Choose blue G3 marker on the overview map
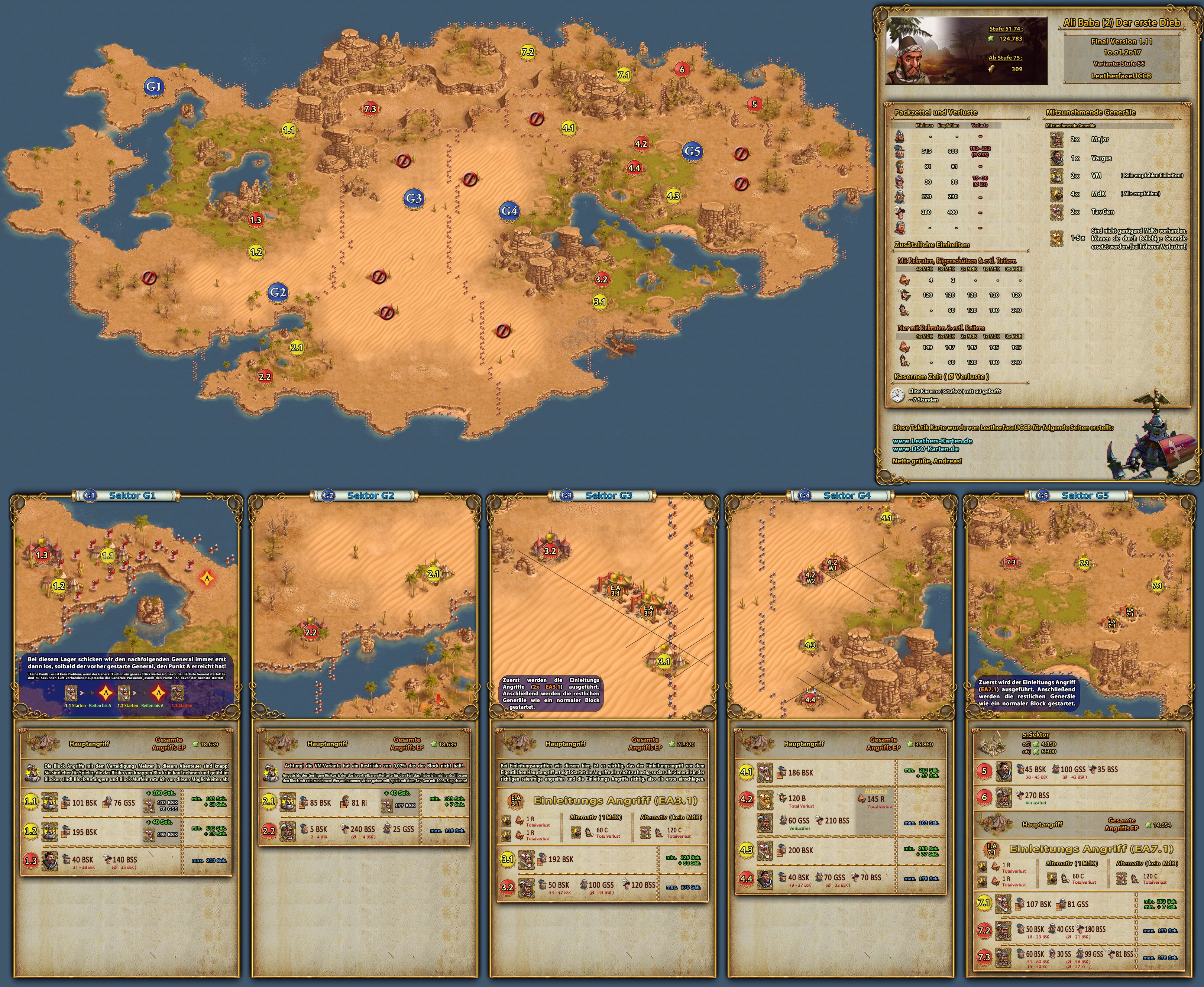 (x=413, y=198)
